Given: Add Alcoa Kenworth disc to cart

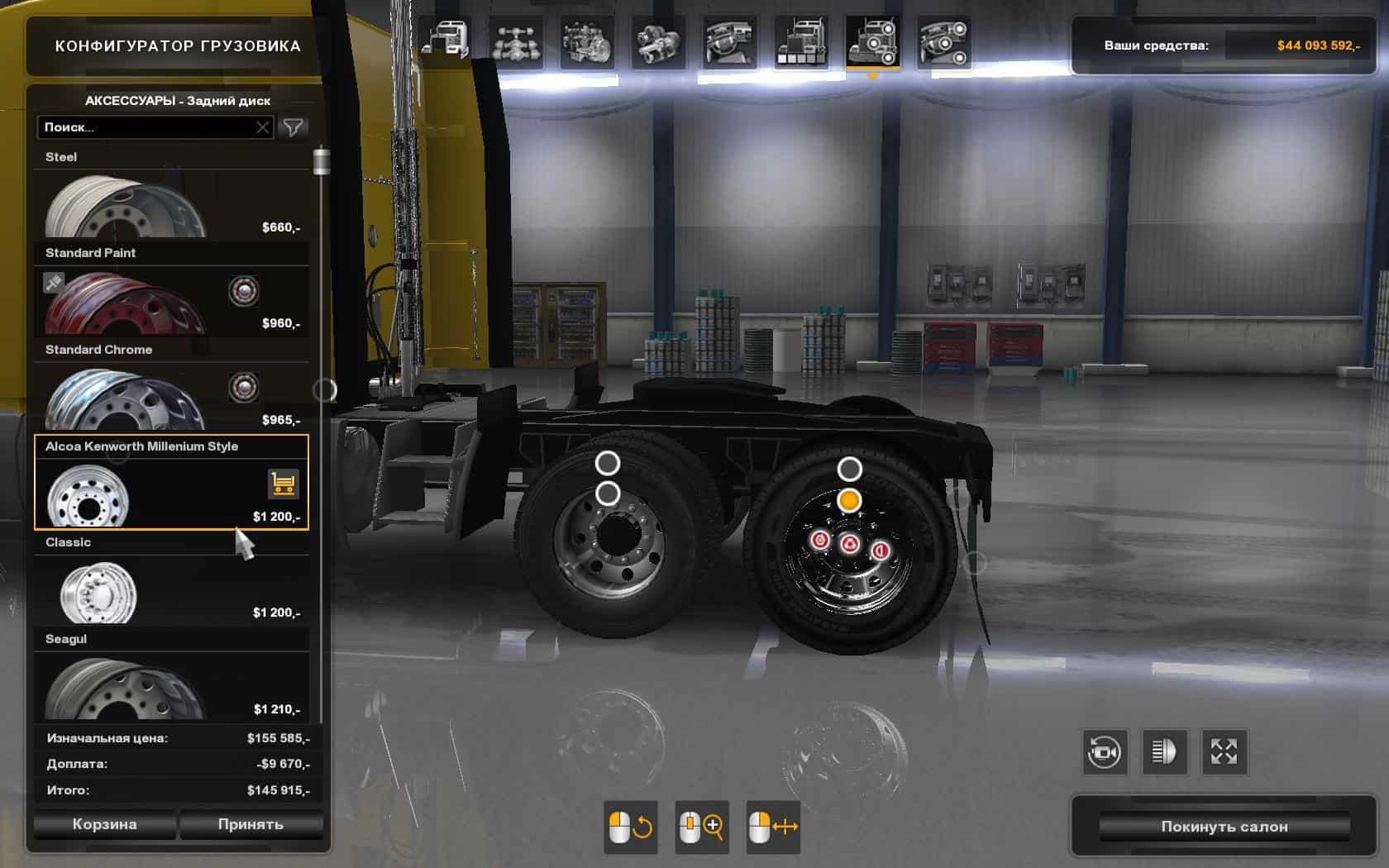Looking at the screenshot, I should tap(283, 484).
